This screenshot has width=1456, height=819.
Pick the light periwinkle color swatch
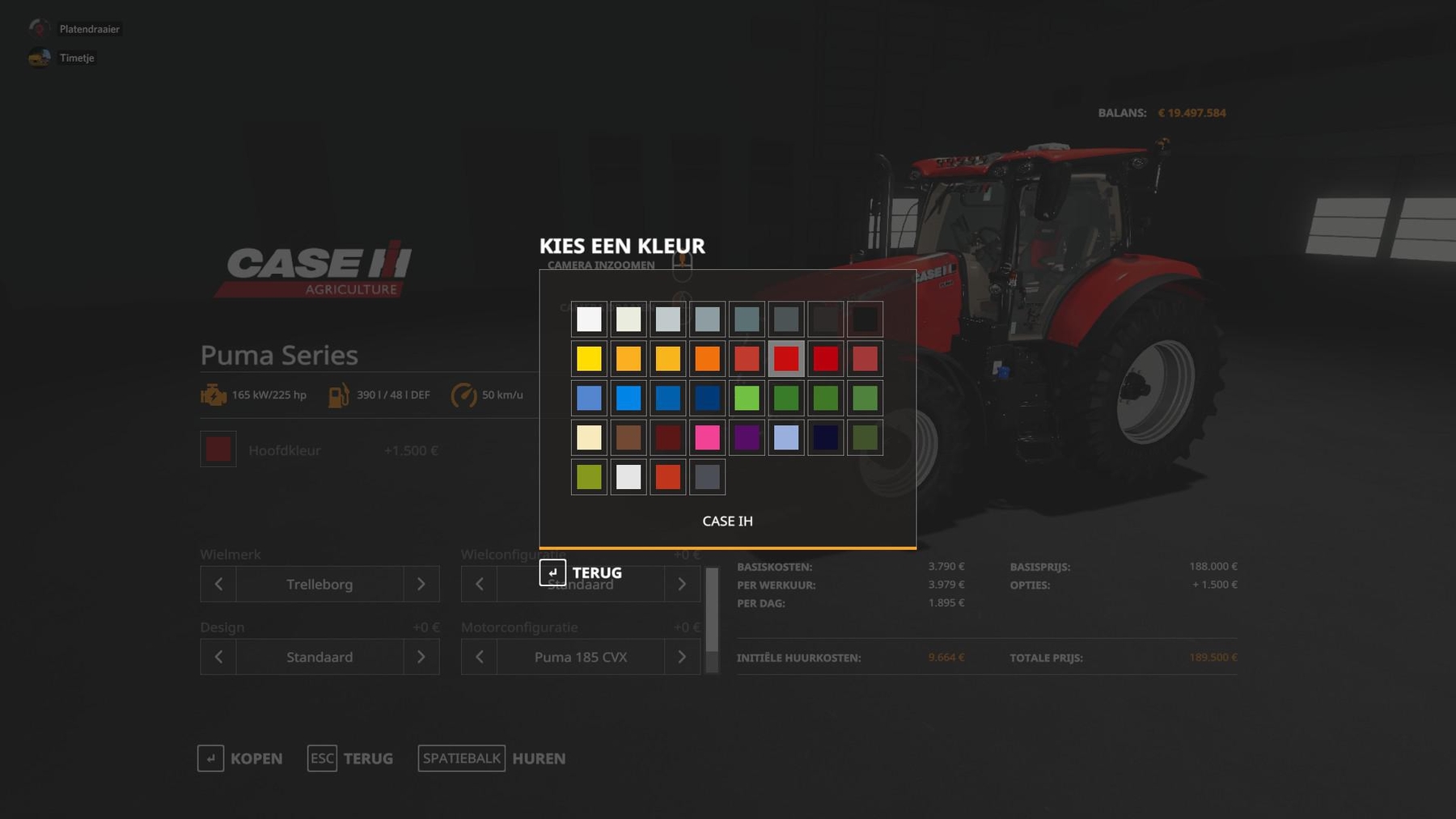click(786, 437)
